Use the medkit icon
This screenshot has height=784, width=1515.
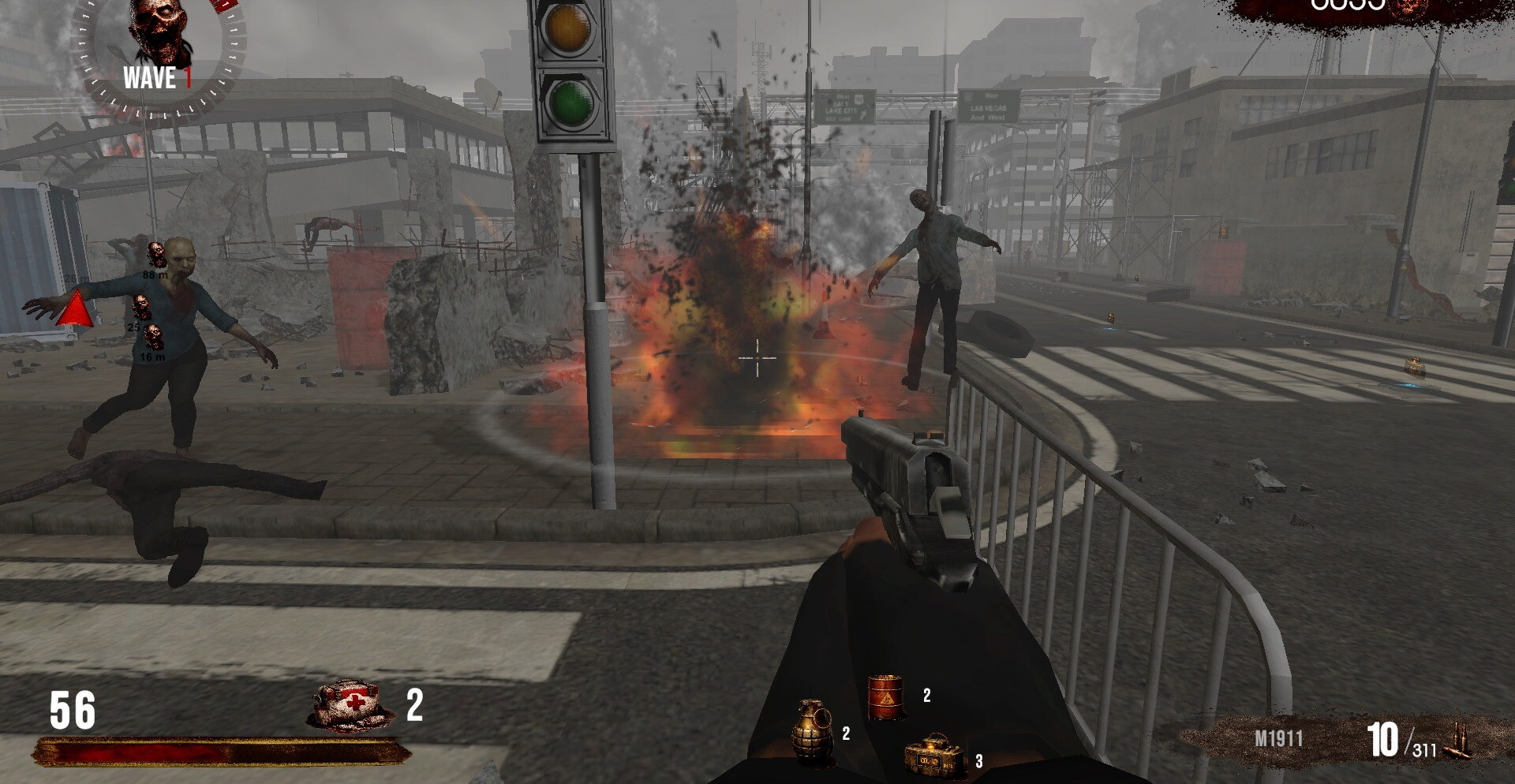coord(349,705)
